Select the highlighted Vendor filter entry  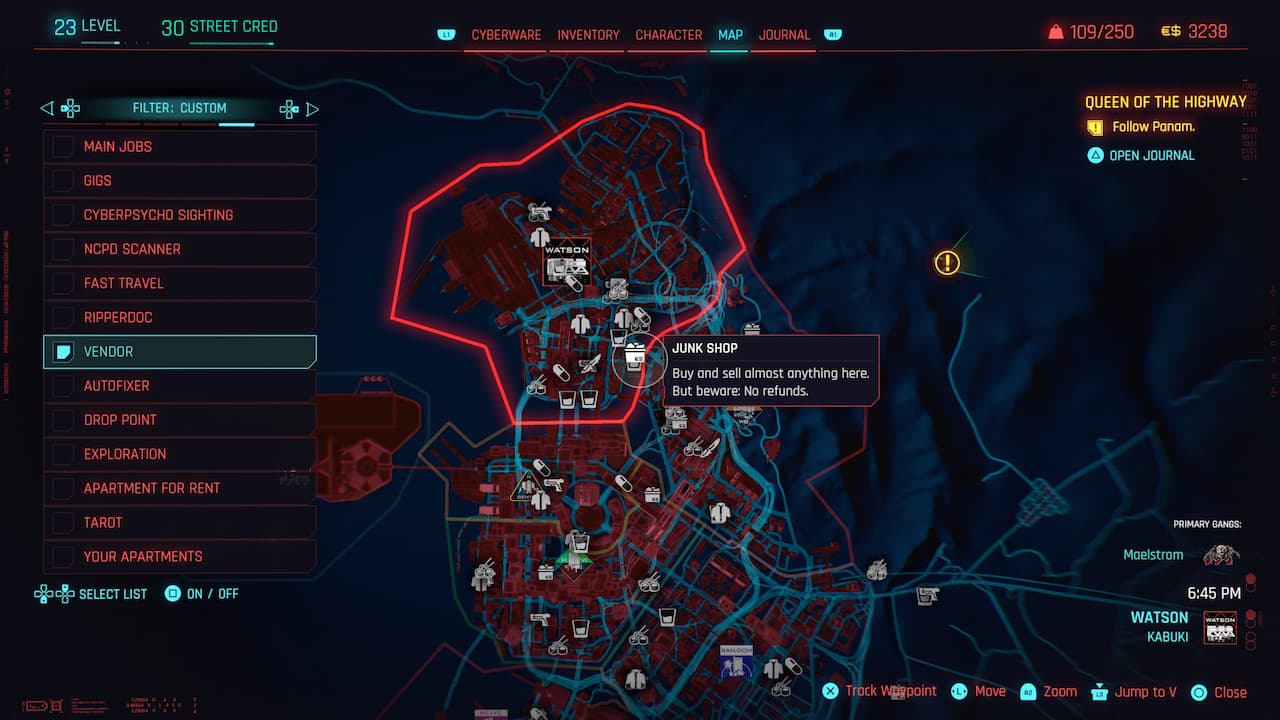tap(179, 351)
